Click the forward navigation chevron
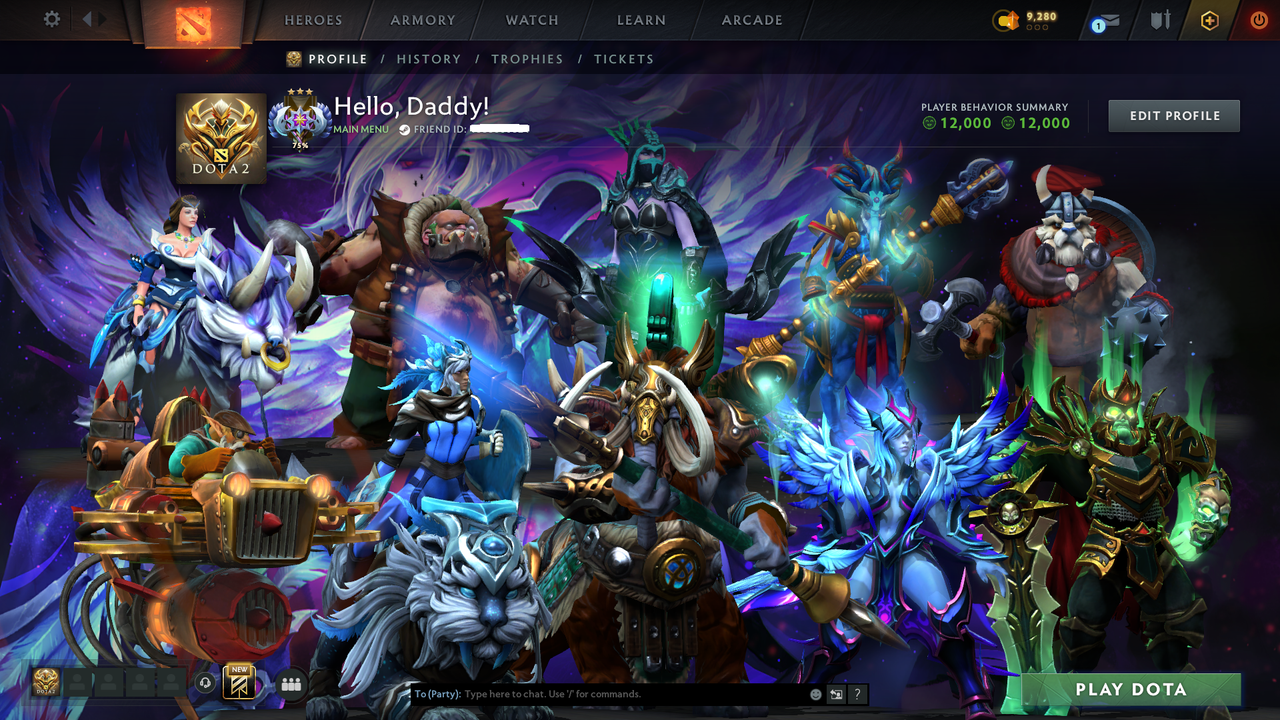Image resolution: width=1280 pixels, height=720 pixels. [101, 18]
